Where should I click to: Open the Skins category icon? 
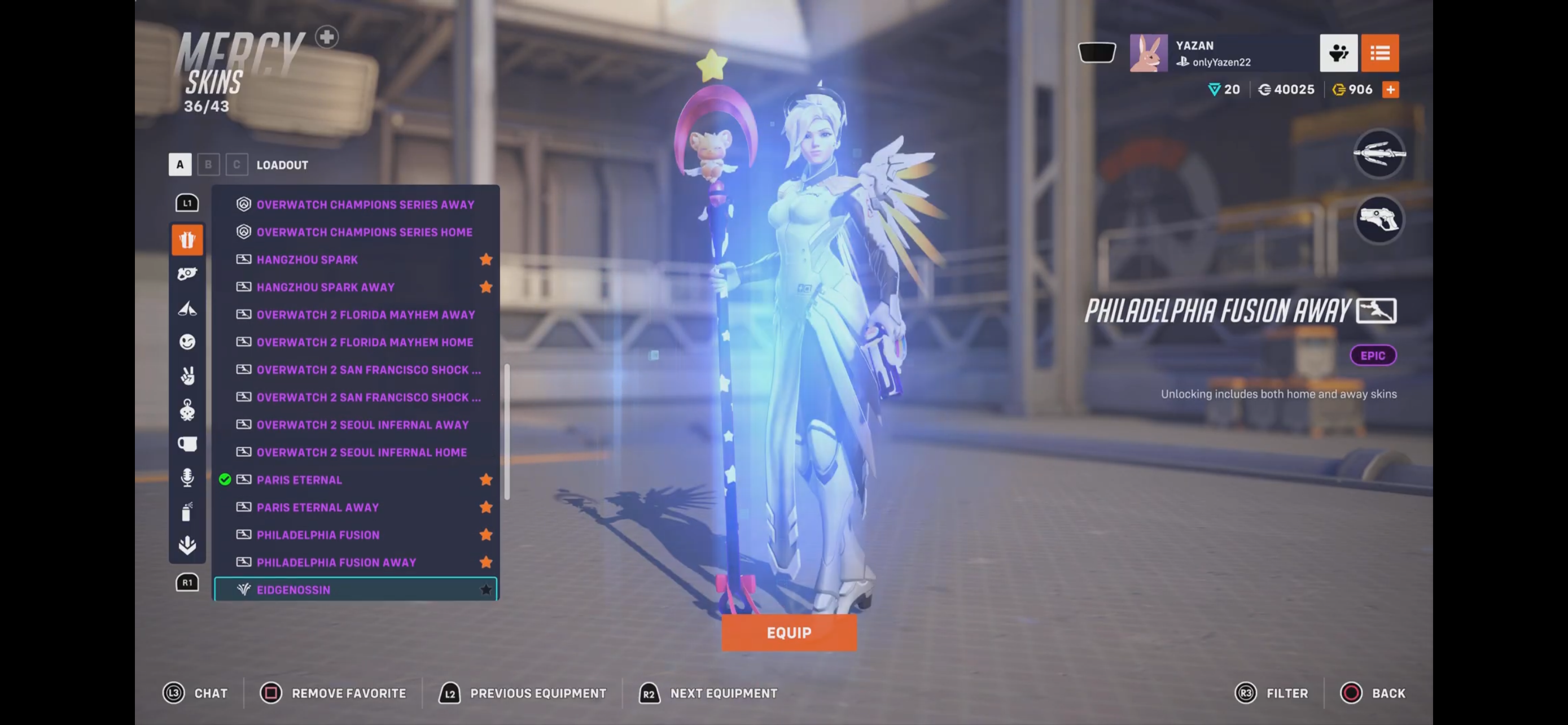tap(187, 240)
